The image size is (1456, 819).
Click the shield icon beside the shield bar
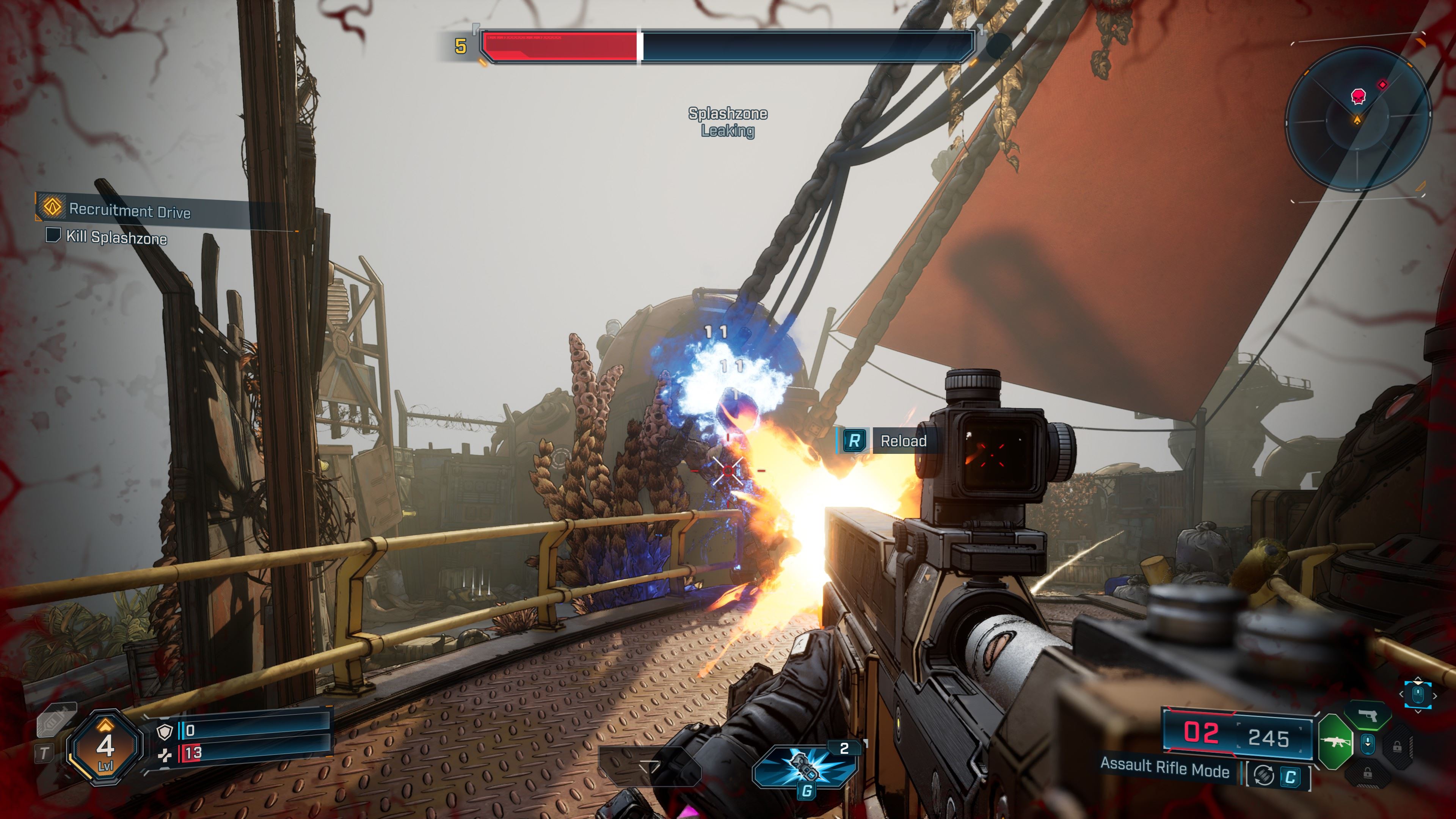tap(165, 732)
